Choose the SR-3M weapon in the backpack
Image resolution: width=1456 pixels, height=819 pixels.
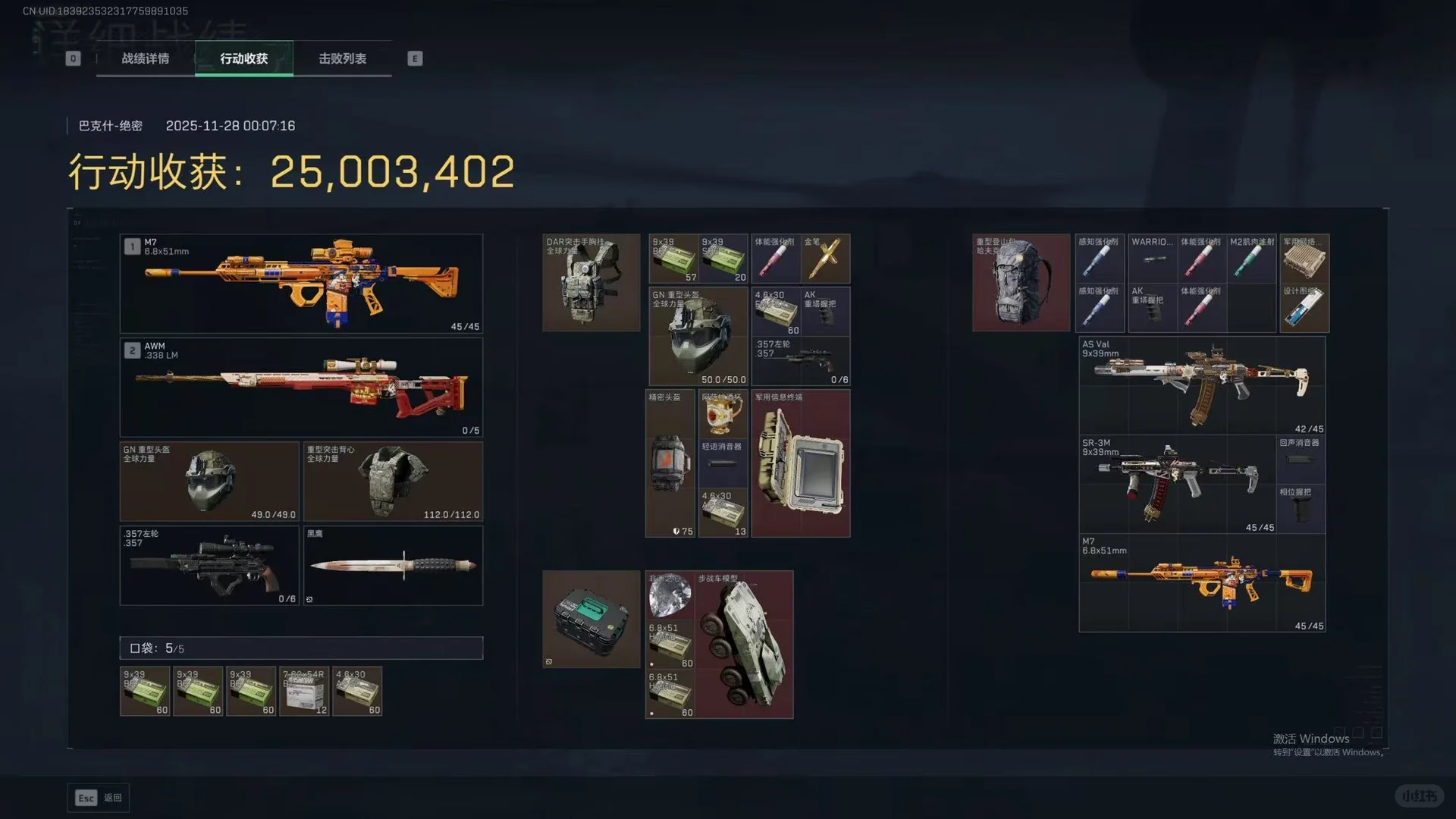pos(1178,484)
